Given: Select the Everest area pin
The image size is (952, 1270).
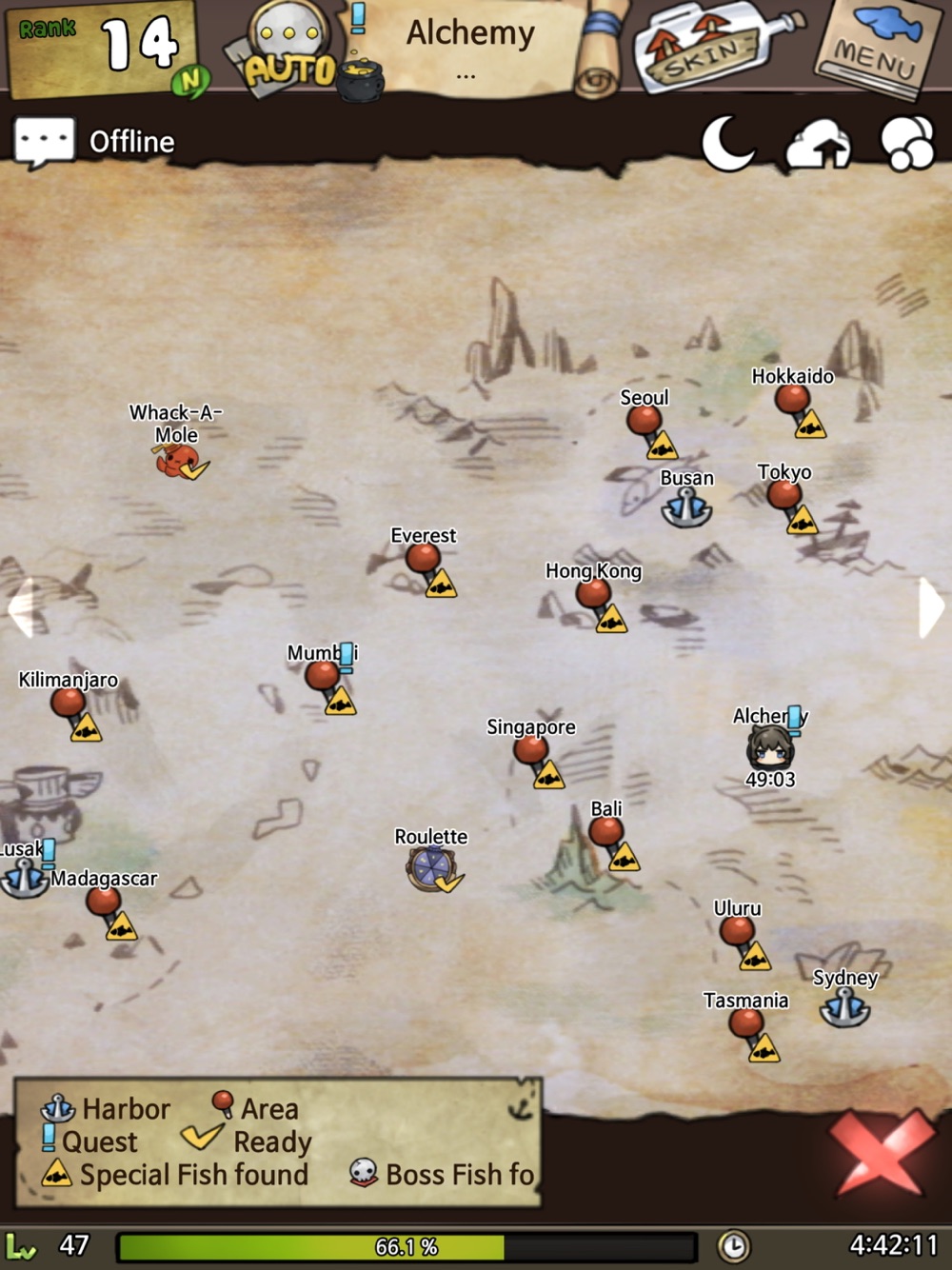Looking at the screenshot, I should [x=424, y=559].
